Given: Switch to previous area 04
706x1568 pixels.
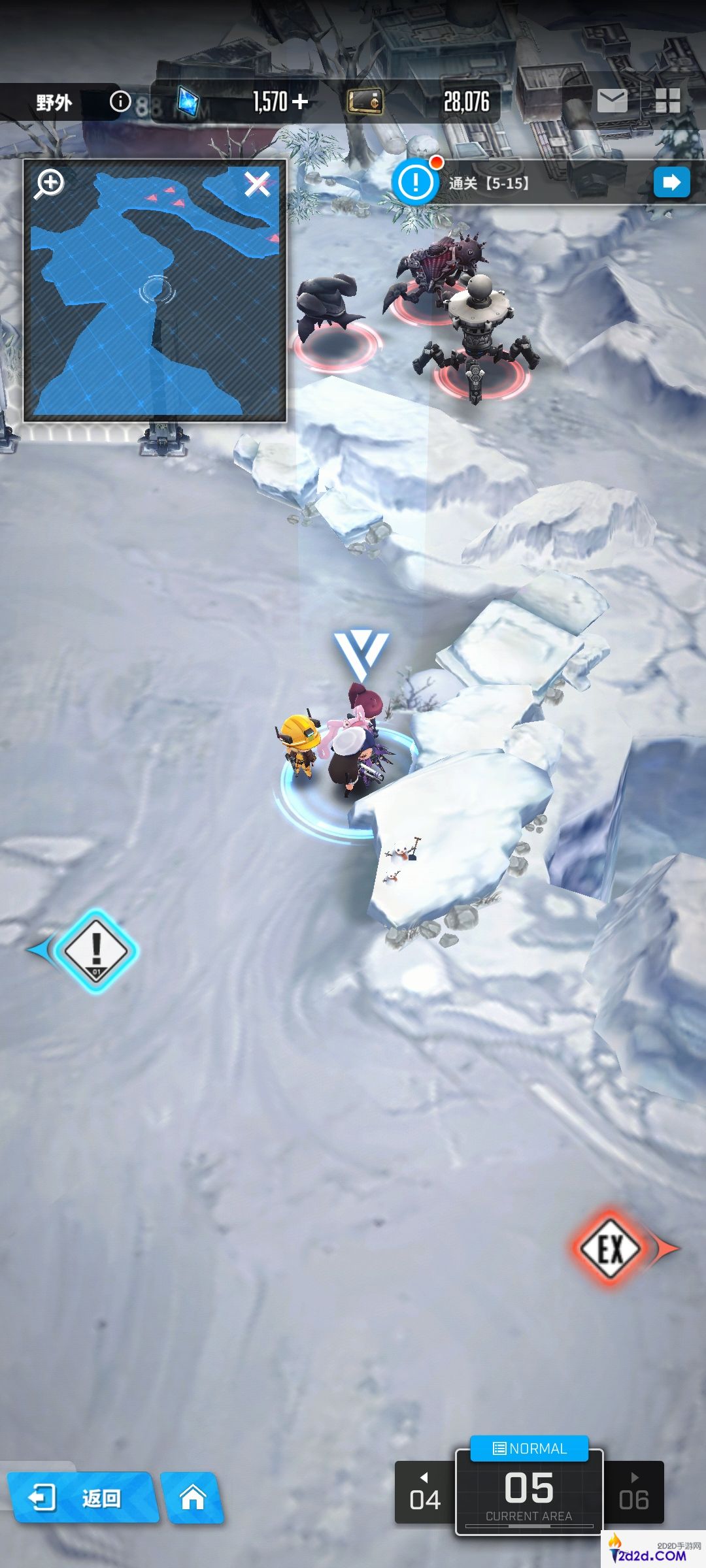Looking at the screenshot, I should [425, 1493].
